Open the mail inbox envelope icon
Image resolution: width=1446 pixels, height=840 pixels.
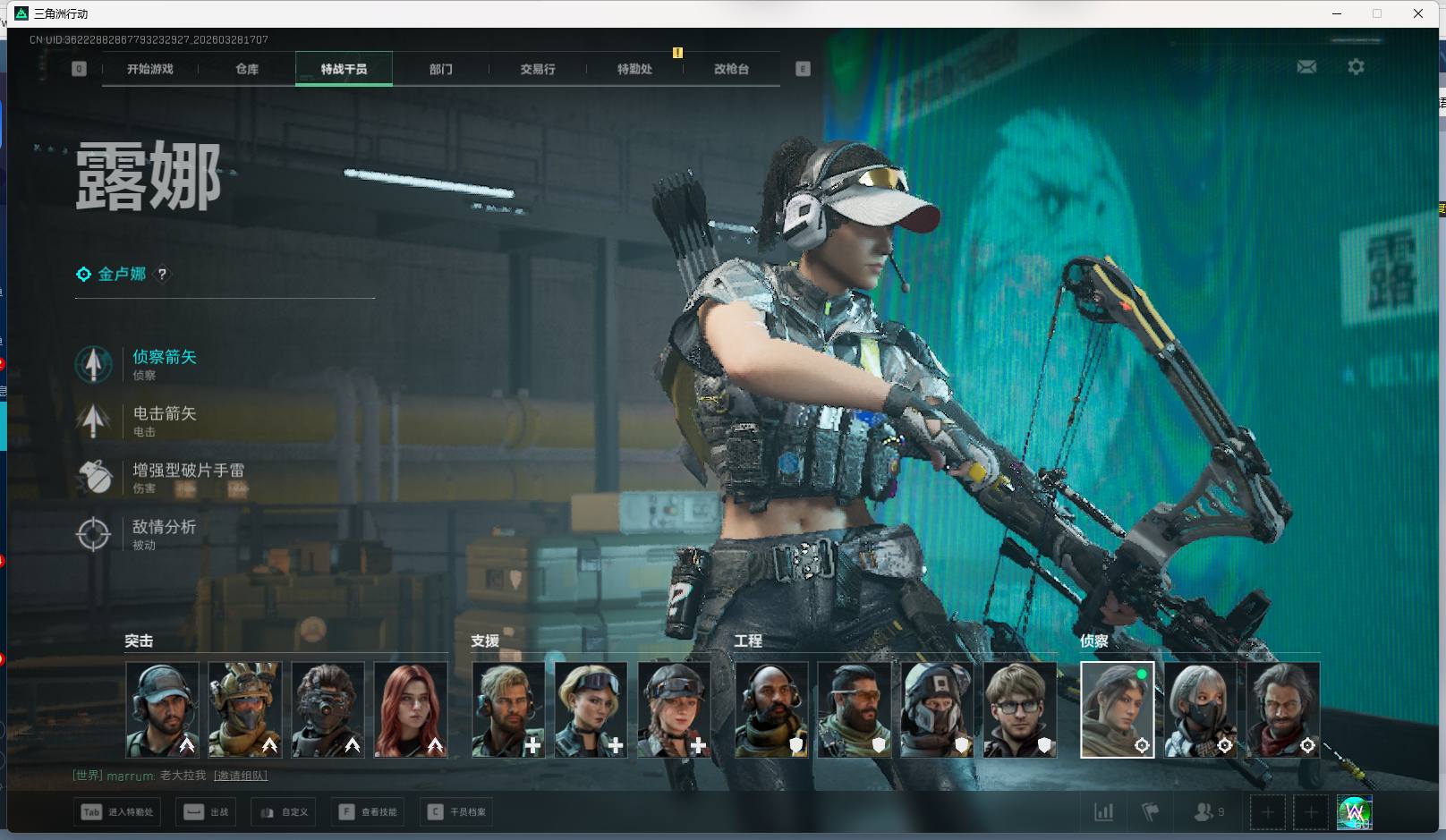(1306, 67)
